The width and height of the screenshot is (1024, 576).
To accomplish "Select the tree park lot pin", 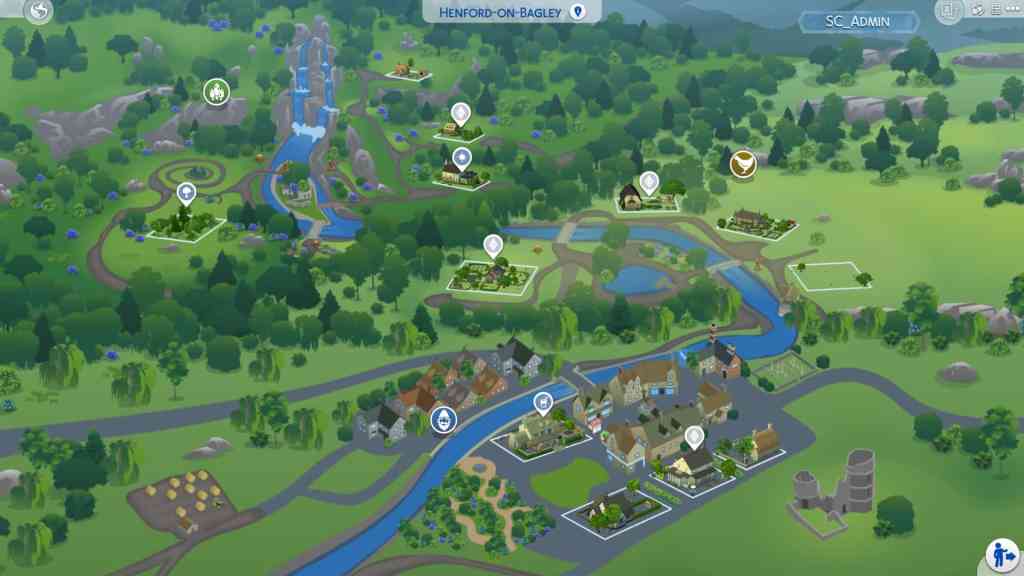I will coord(186,194).
